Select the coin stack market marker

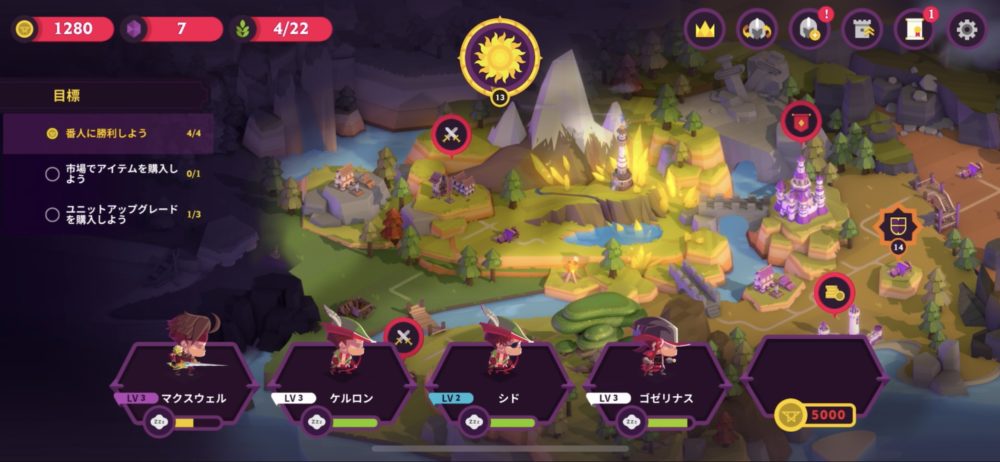pos(834,293)
